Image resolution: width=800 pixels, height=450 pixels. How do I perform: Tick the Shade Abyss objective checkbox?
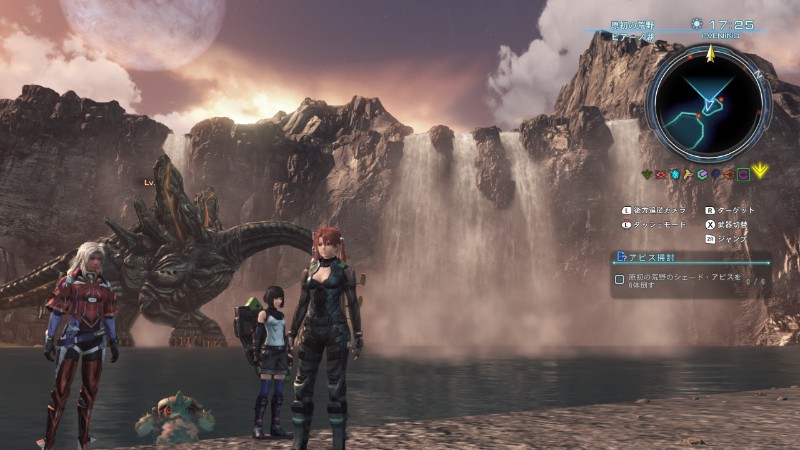coord(620,280)
